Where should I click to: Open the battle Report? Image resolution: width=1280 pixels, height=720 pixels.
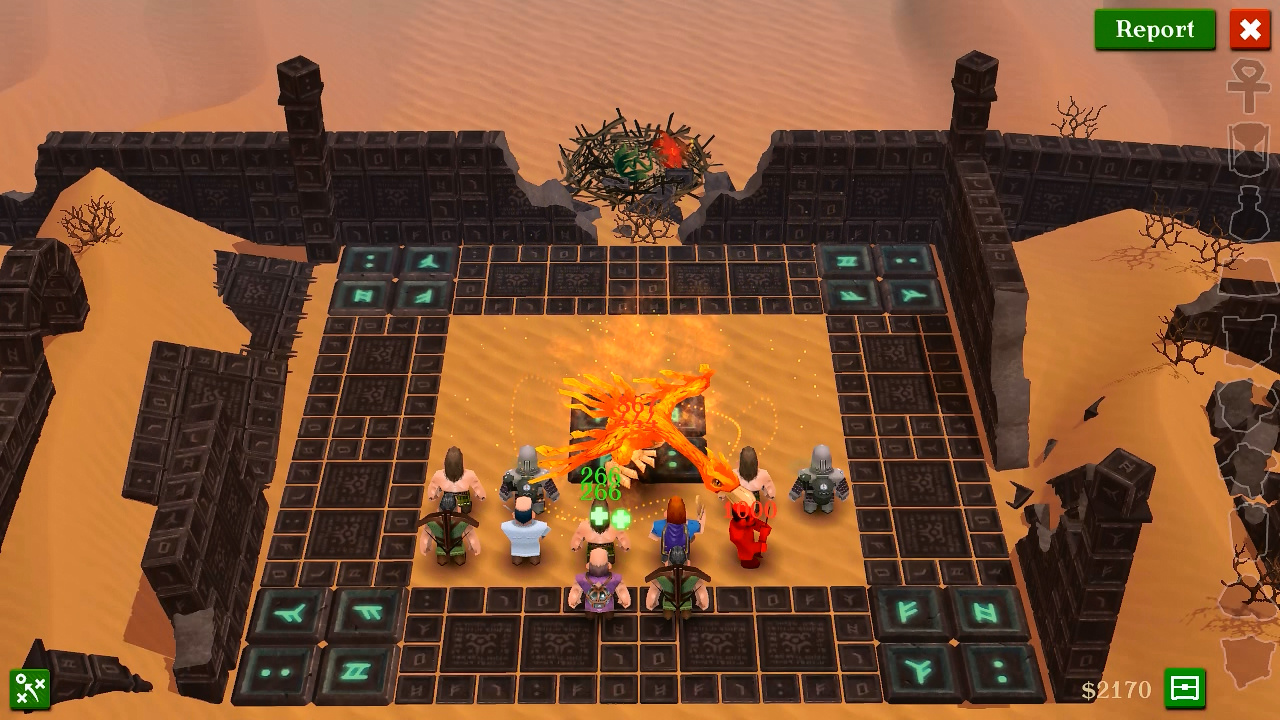1154,29
